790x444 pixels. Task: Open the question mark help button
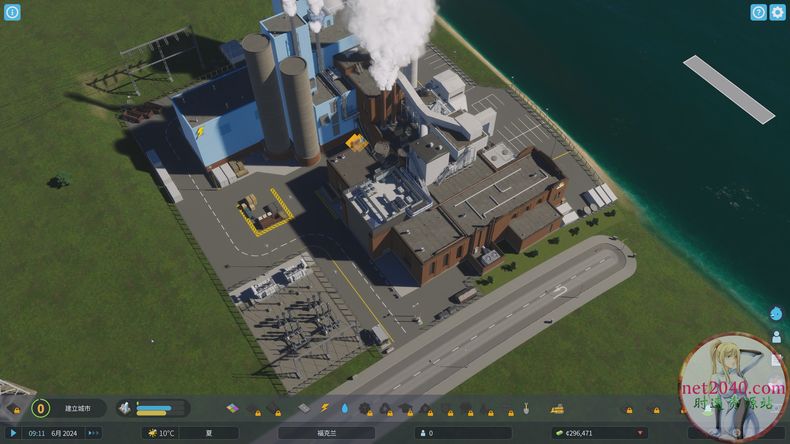tap(759, 12)
